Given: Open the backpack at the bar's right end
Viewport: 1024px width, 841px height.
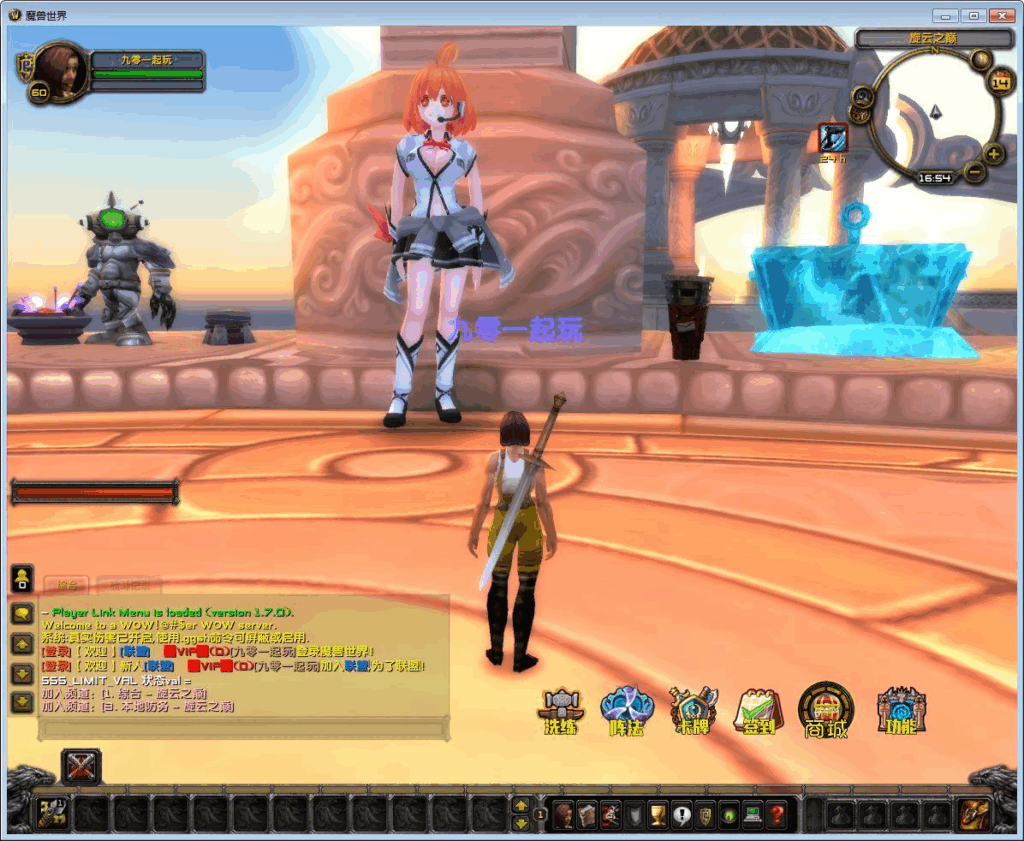Looking at the screenshot, I should (x=970, y=814).
